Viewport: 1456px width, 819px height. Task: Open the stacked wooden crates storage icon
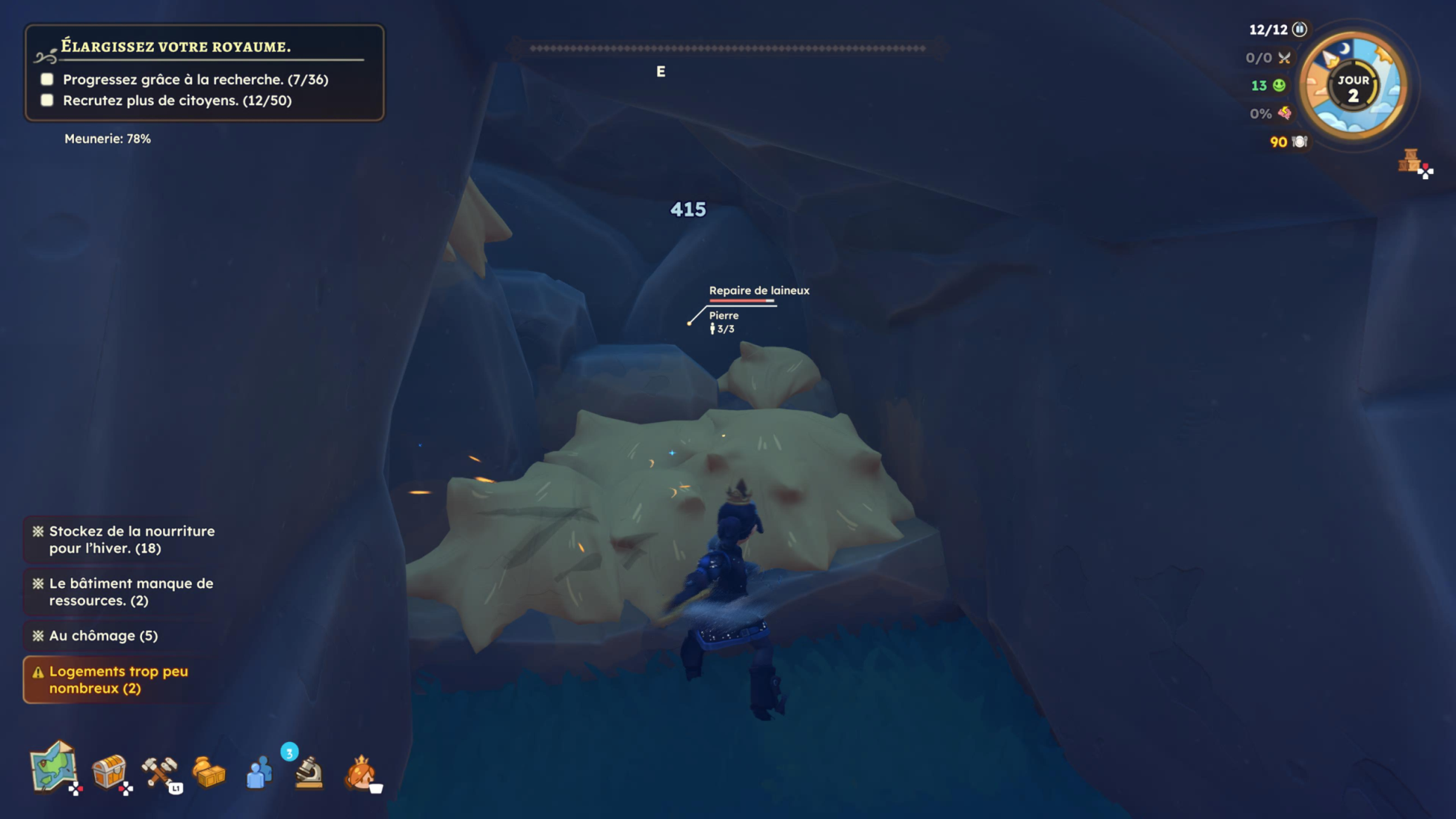point(1409,160)
